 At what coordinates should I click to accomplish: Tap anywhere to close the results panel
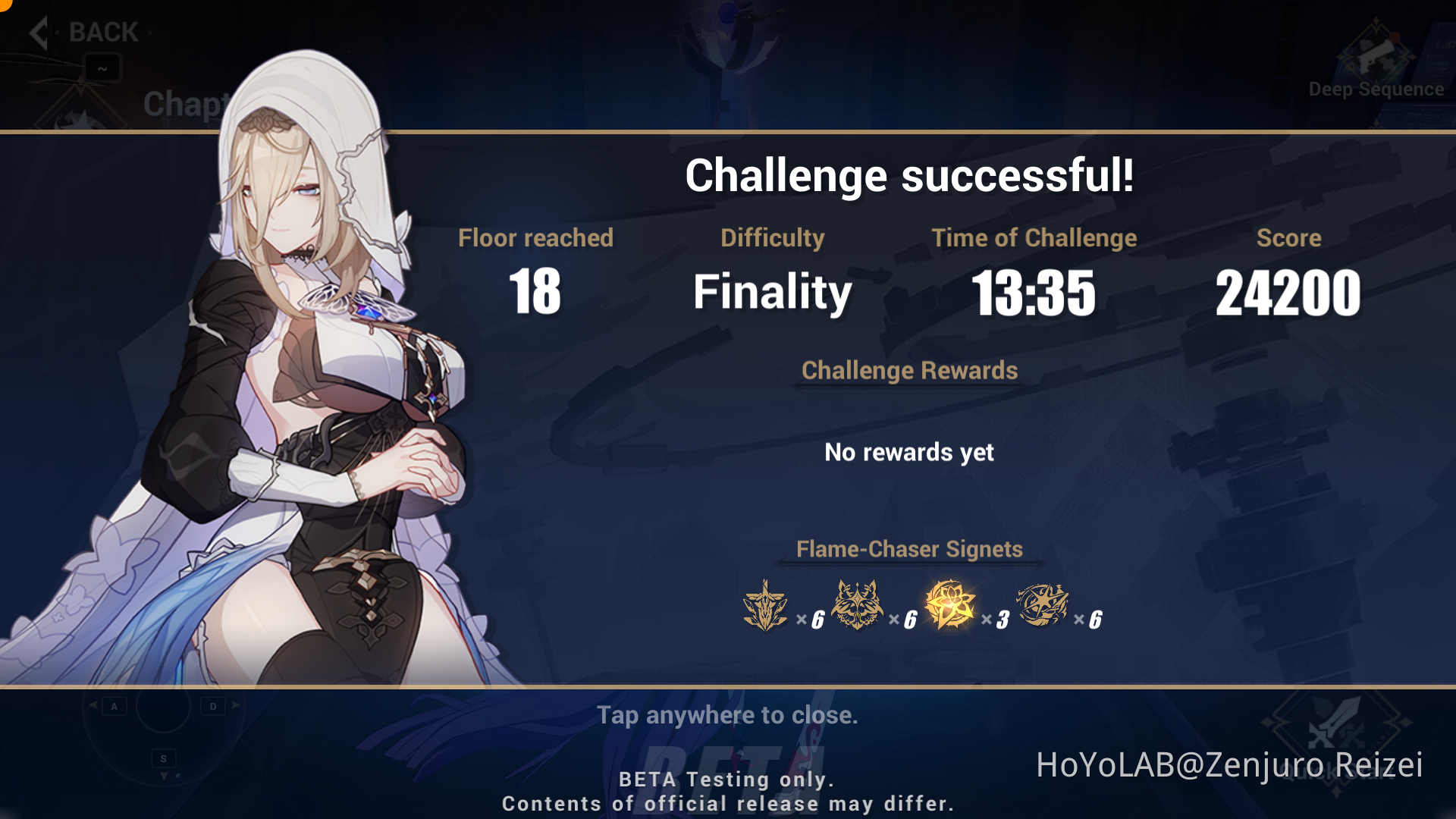coord(727,714)
